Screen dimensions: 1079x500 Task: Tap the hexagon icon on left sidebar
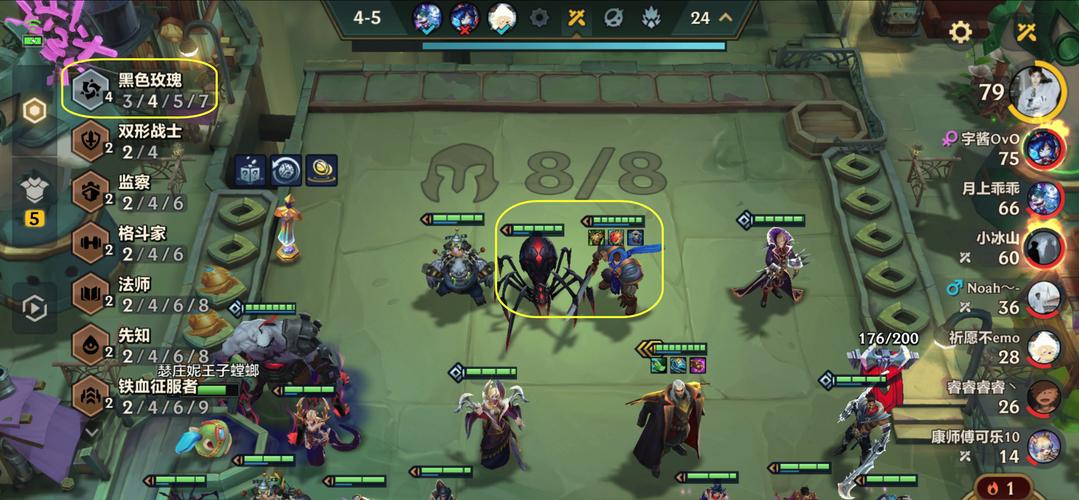coord(35,110)
